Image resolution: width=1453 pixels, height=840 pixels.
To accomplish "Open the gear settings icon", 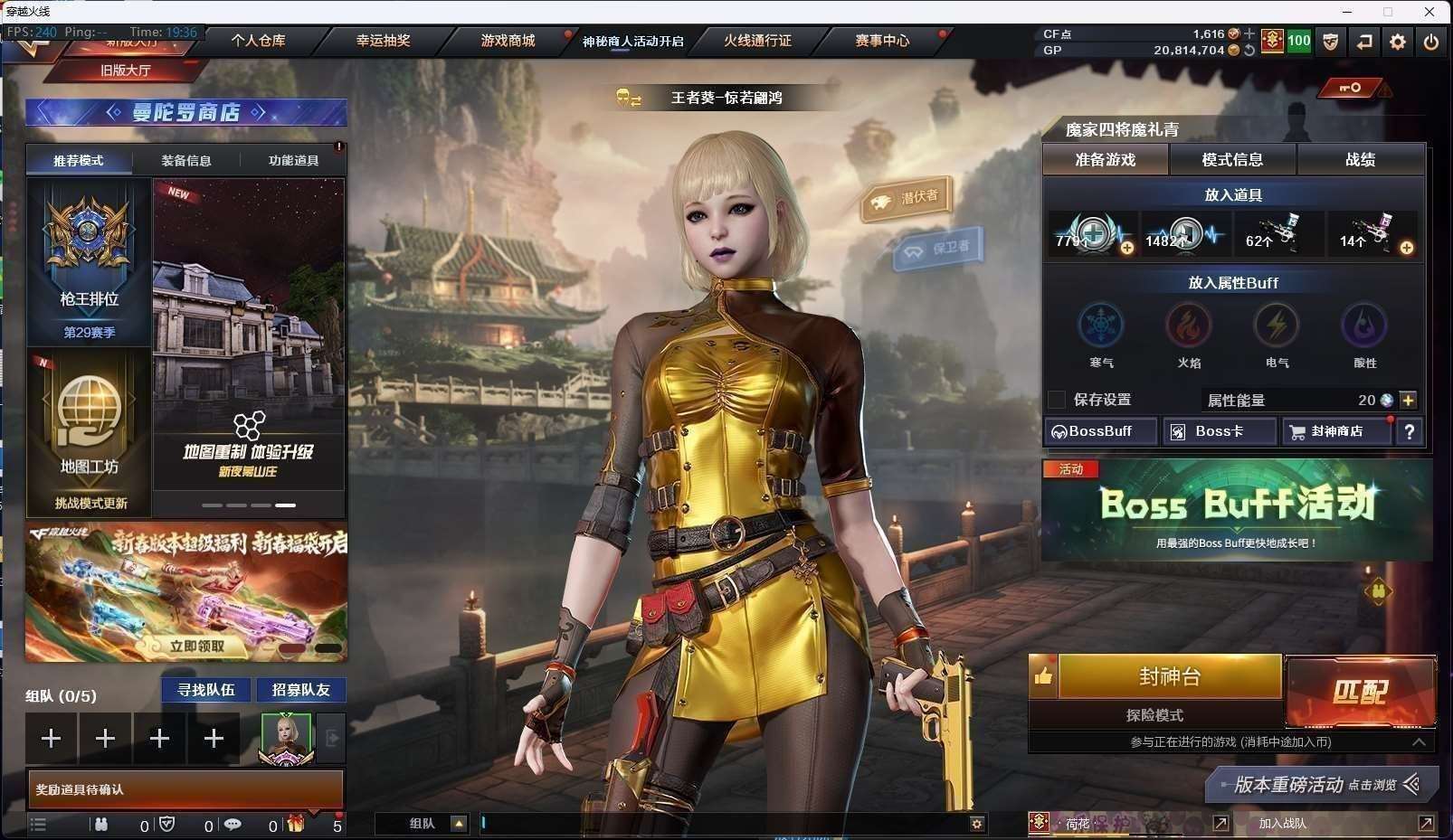I will [1398, 42].
